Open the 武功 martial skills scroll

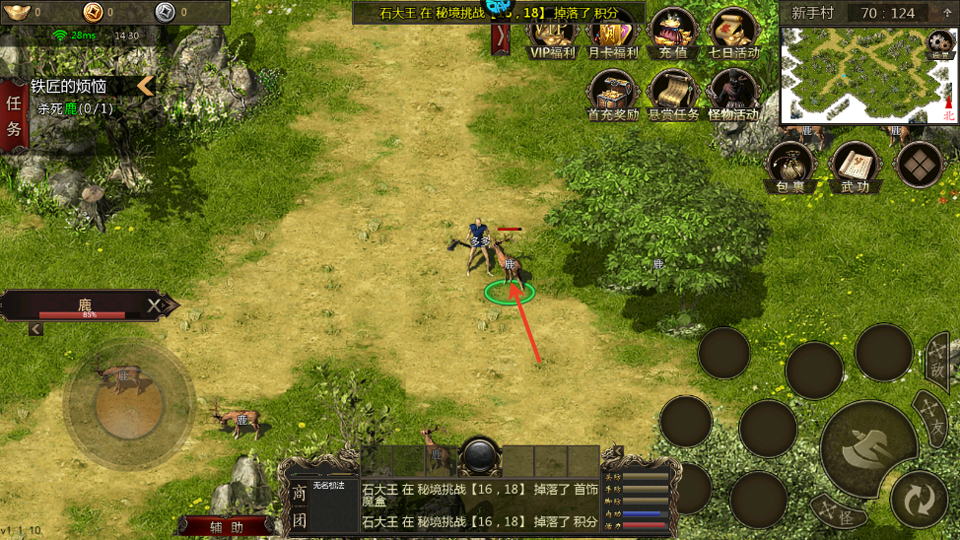tap(854, 166)
